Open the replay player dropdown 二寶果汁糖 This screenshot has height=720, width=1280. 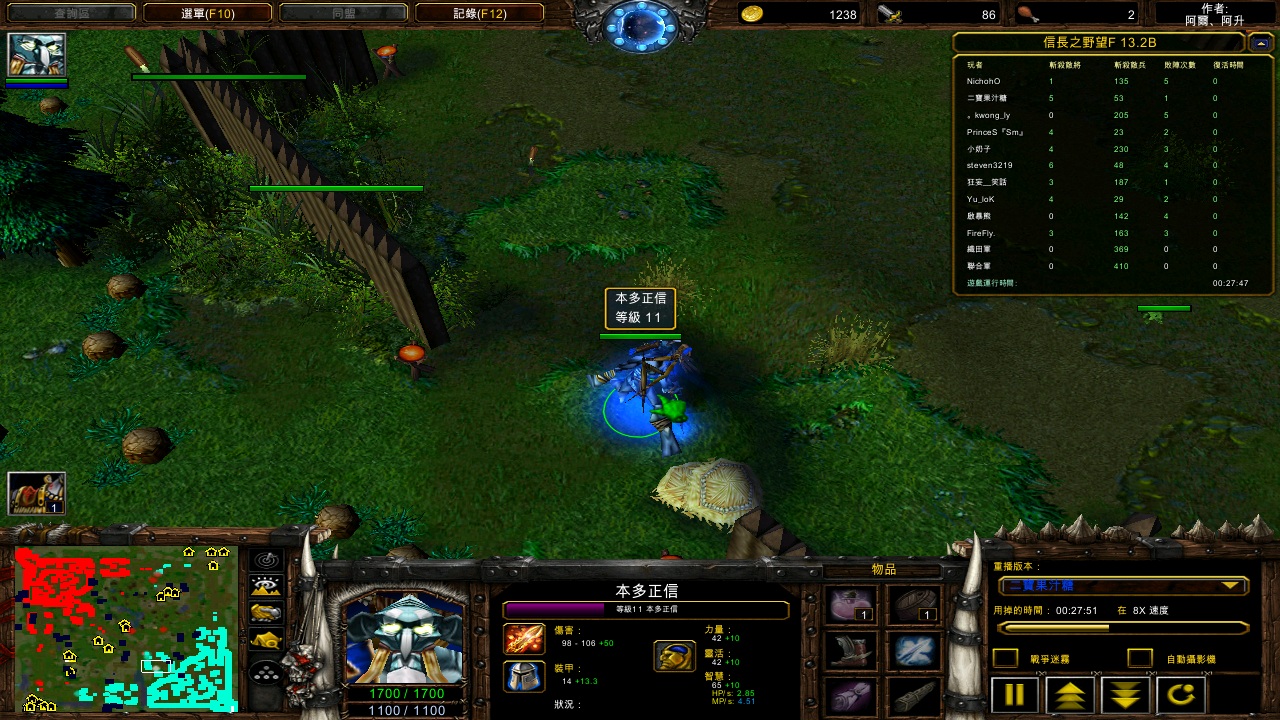(x=1122, y=586)
